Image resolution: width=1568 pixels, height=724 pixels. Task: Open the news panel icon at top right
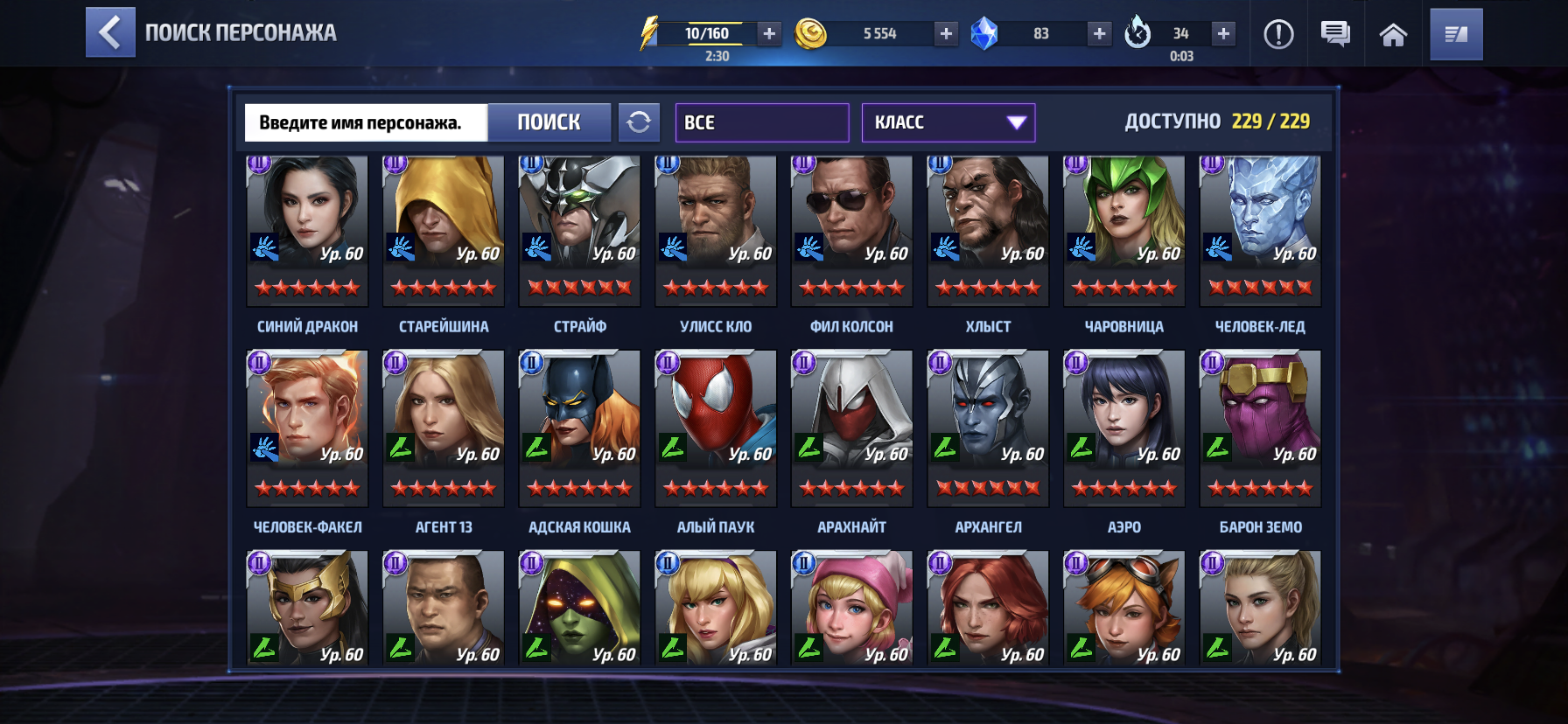[x=1455, y=34]
